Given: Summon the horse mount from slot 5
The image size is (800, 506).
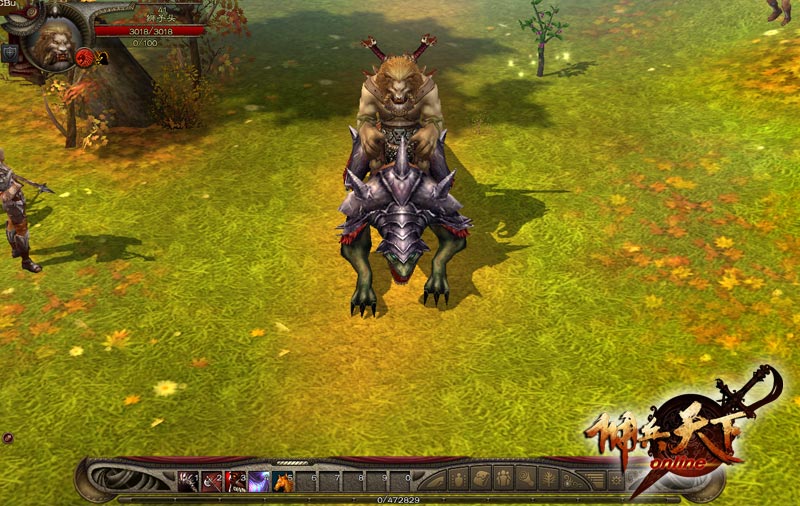Looking at the screenshot, I should [284, 481].
